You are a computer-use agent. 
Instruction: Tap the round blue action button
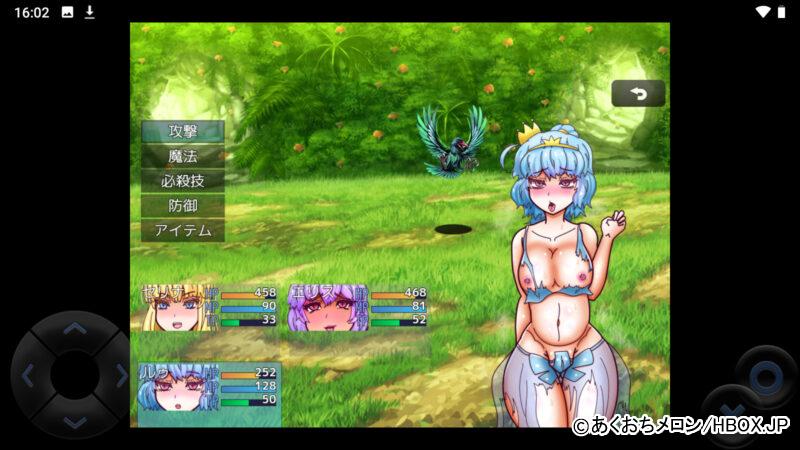(x=766, y=377)
